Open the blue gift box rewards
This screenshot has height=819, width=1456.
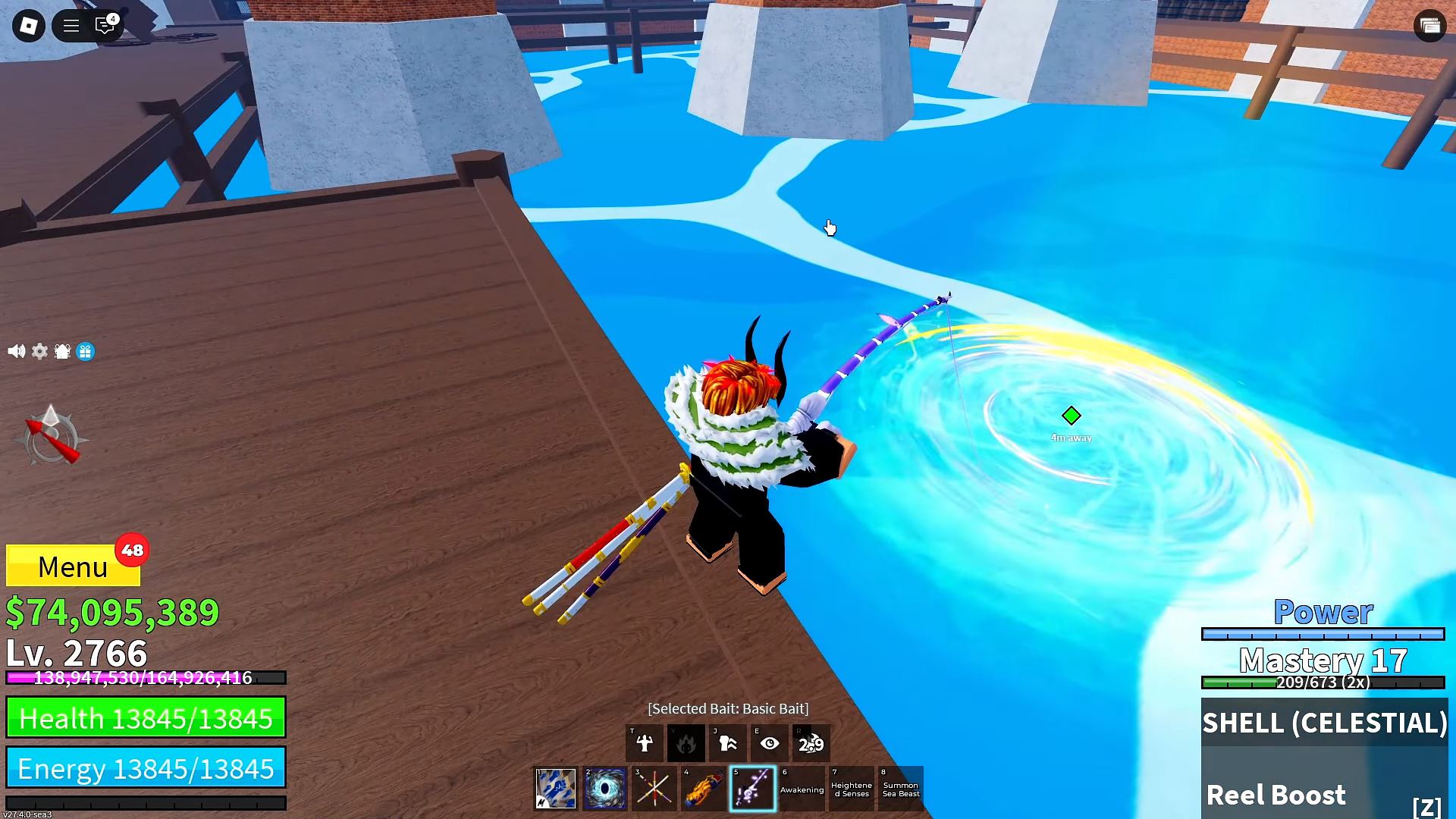click(86, 351)
